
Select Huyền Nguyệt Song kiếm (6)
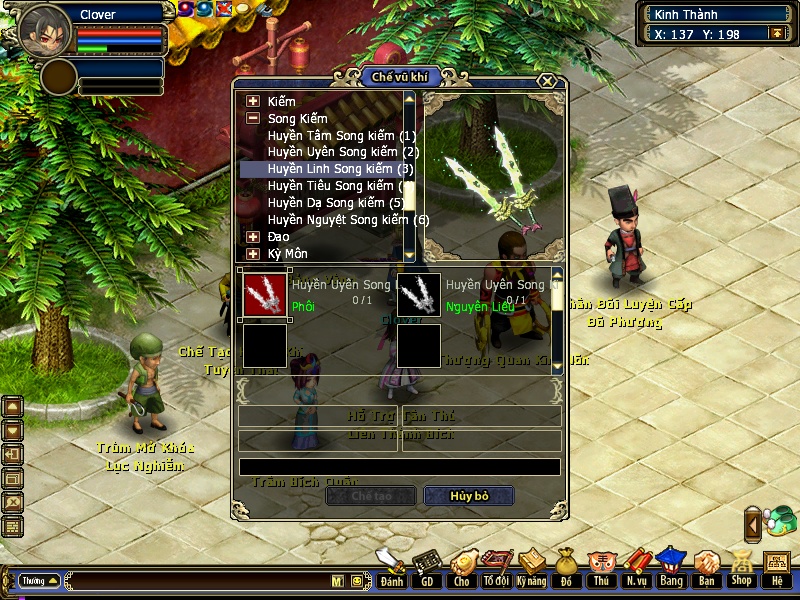coord(346,220)
